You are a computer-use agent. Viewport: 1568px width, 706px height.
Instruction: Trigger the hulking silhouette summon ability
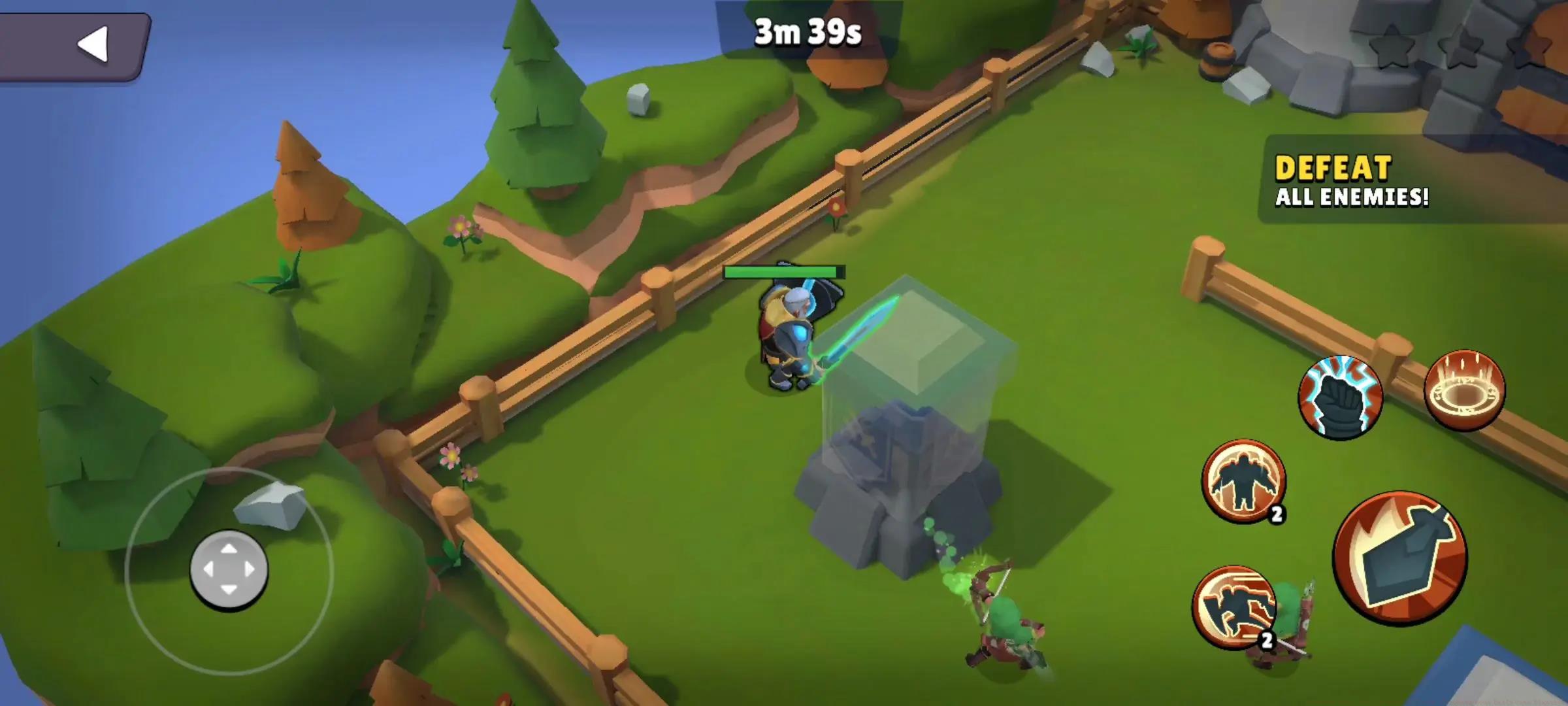click(x=1243, y=480)
